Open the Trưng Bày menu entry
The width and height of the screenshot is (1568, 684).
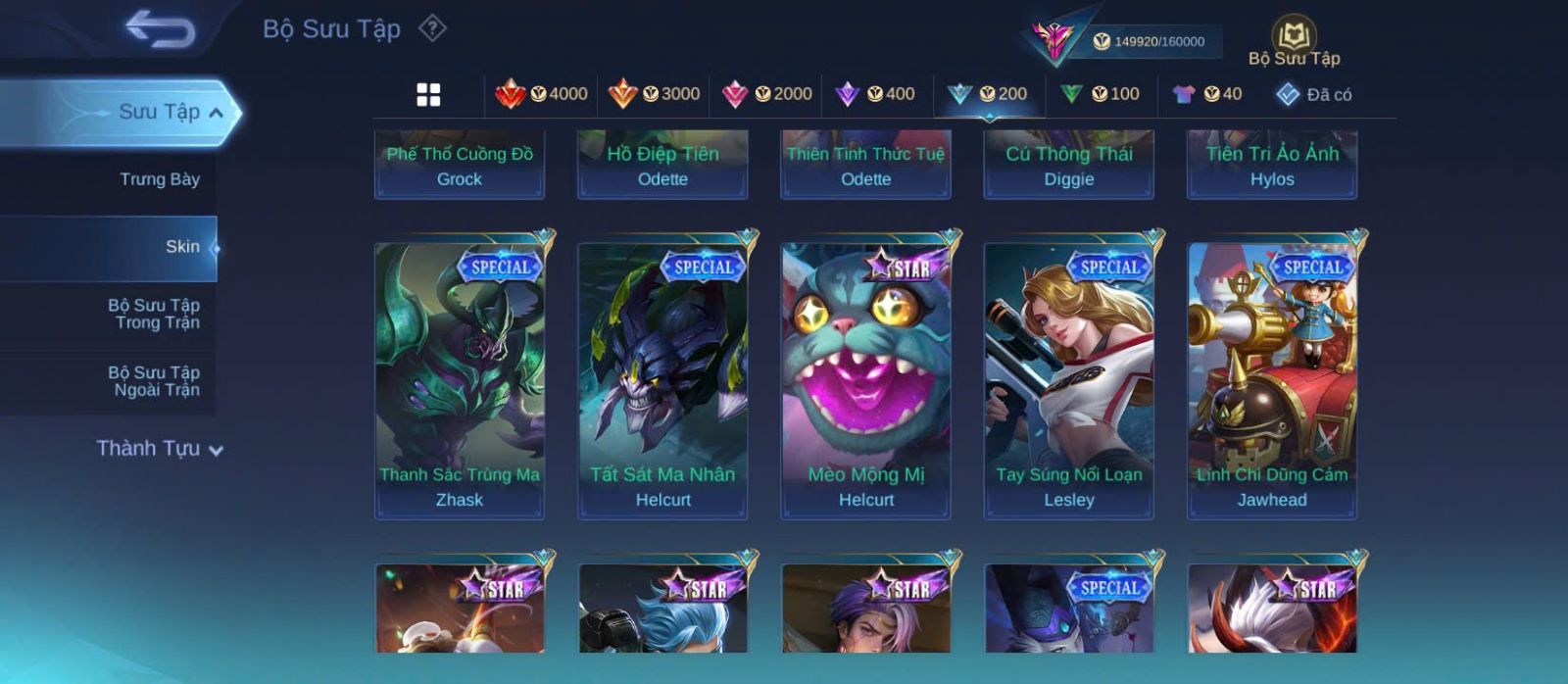159,179
